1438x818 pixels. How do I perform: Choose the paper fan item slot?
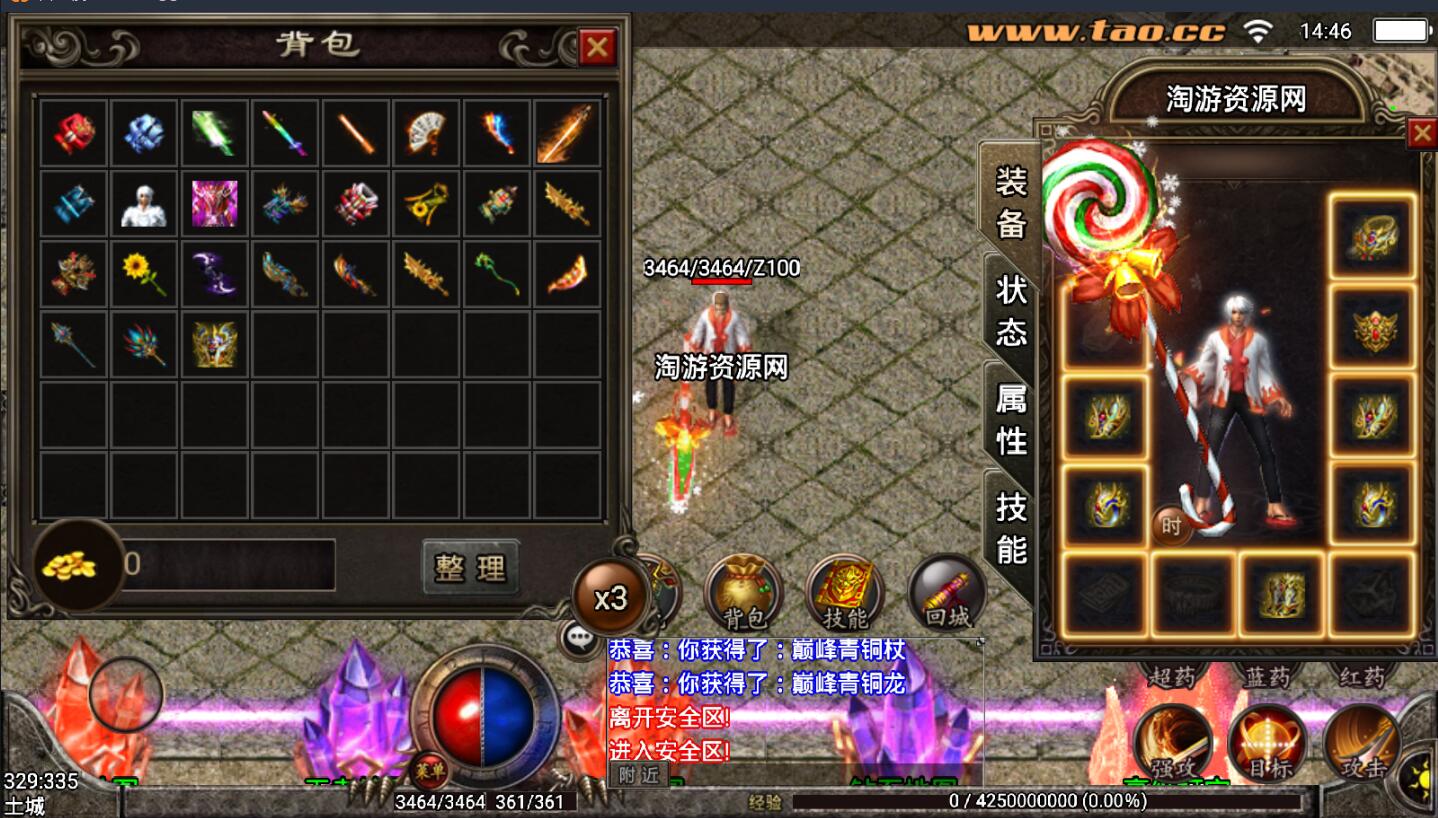tap(426, 132)
